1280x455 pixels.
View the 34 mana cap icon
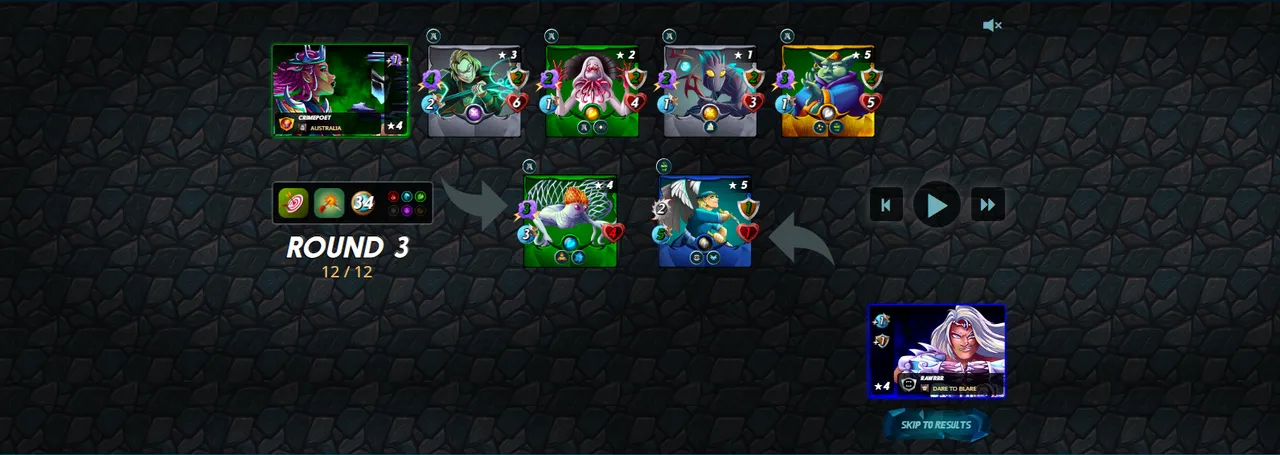pos(363,203)
